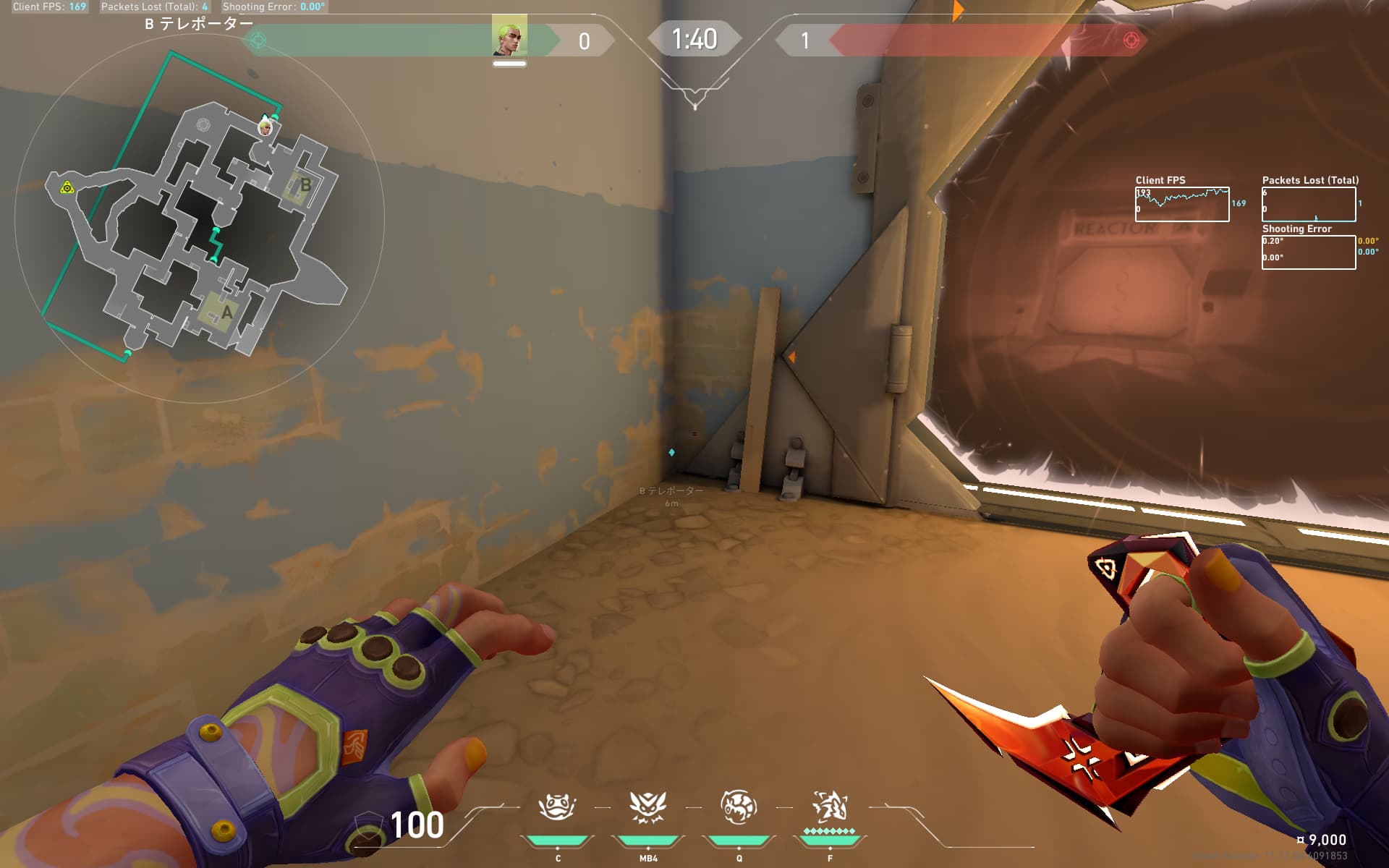Click the yellow spike icon on minimap
This screenshot has width=1389, height=868.
67,188
